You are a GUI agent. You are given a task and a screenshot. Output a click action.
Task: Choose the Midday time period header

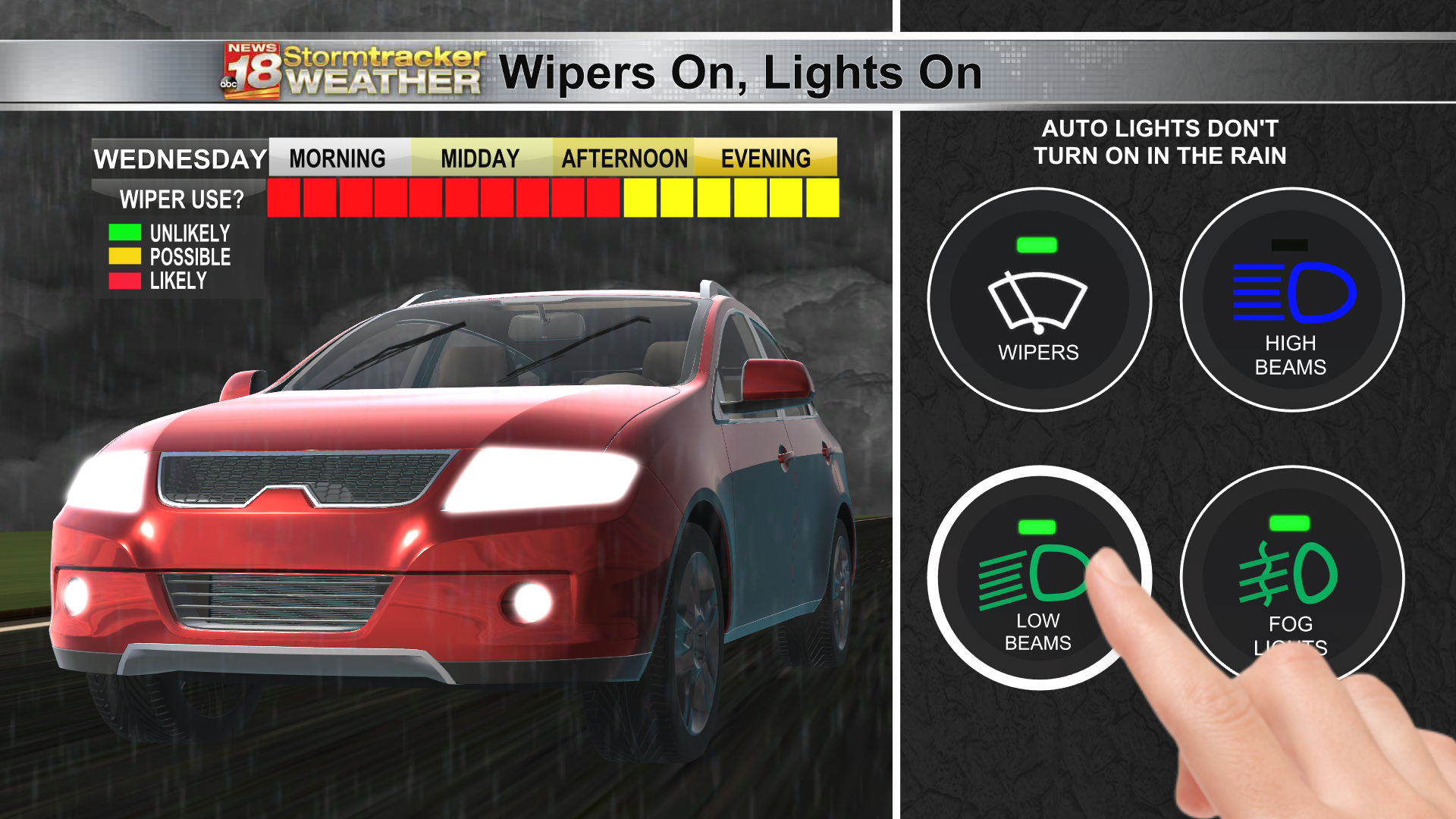click(x=480, y=158)
